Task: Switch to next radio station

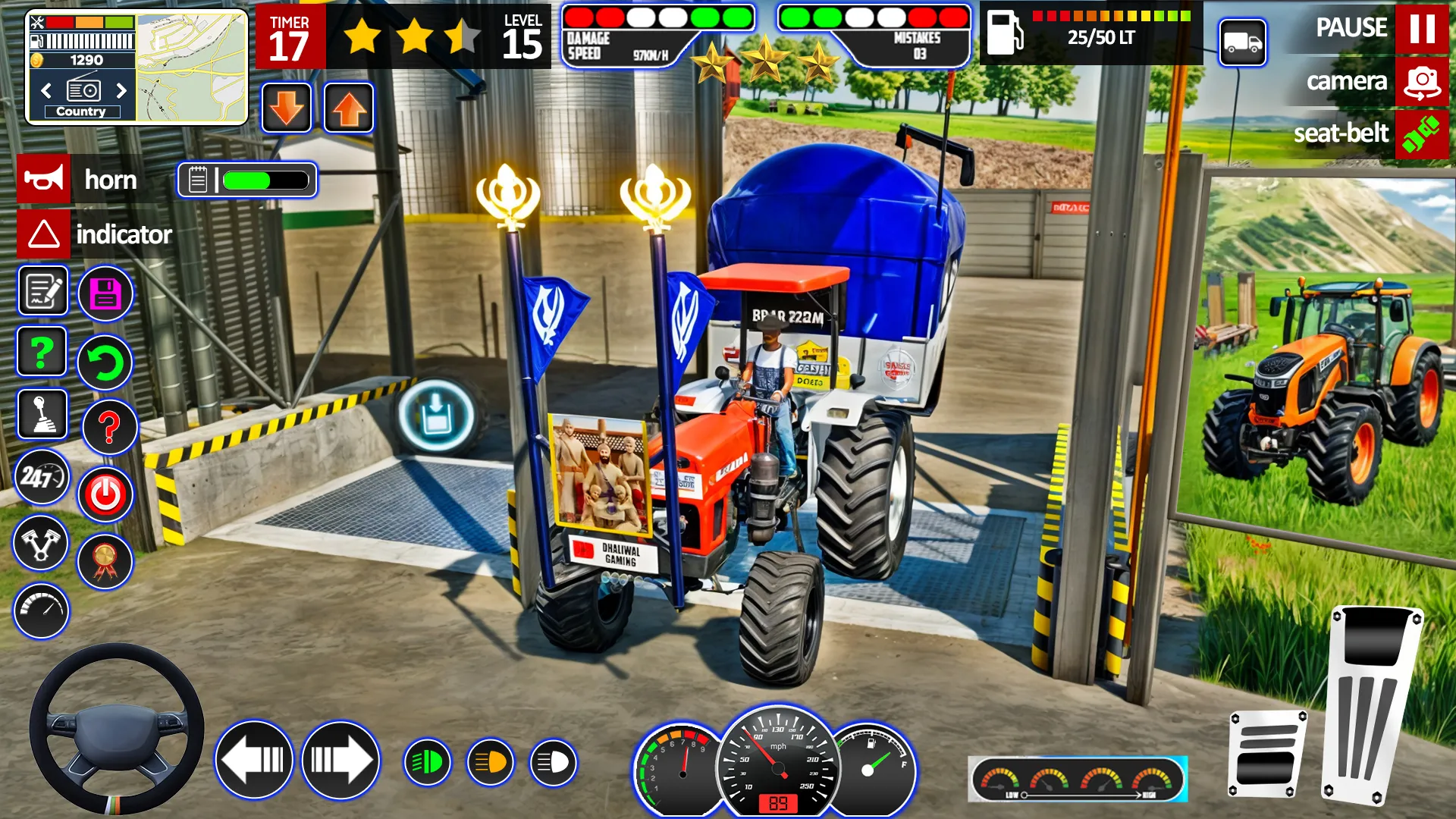Action: (x=121, y=91)
